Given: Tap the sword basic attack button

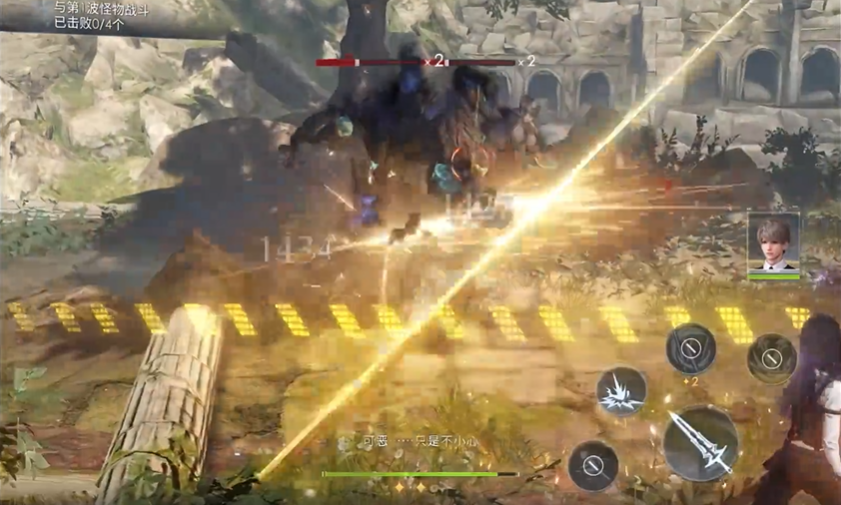Looking at the screenshot, I should [700, 442].
